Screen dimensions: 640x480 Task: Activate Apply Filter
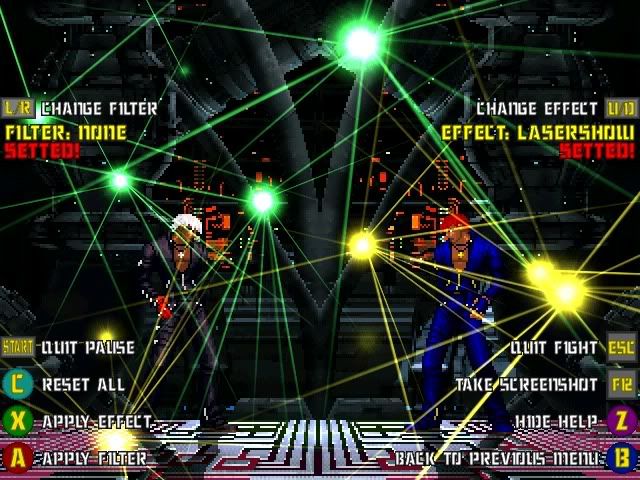[x=94, y=458]
